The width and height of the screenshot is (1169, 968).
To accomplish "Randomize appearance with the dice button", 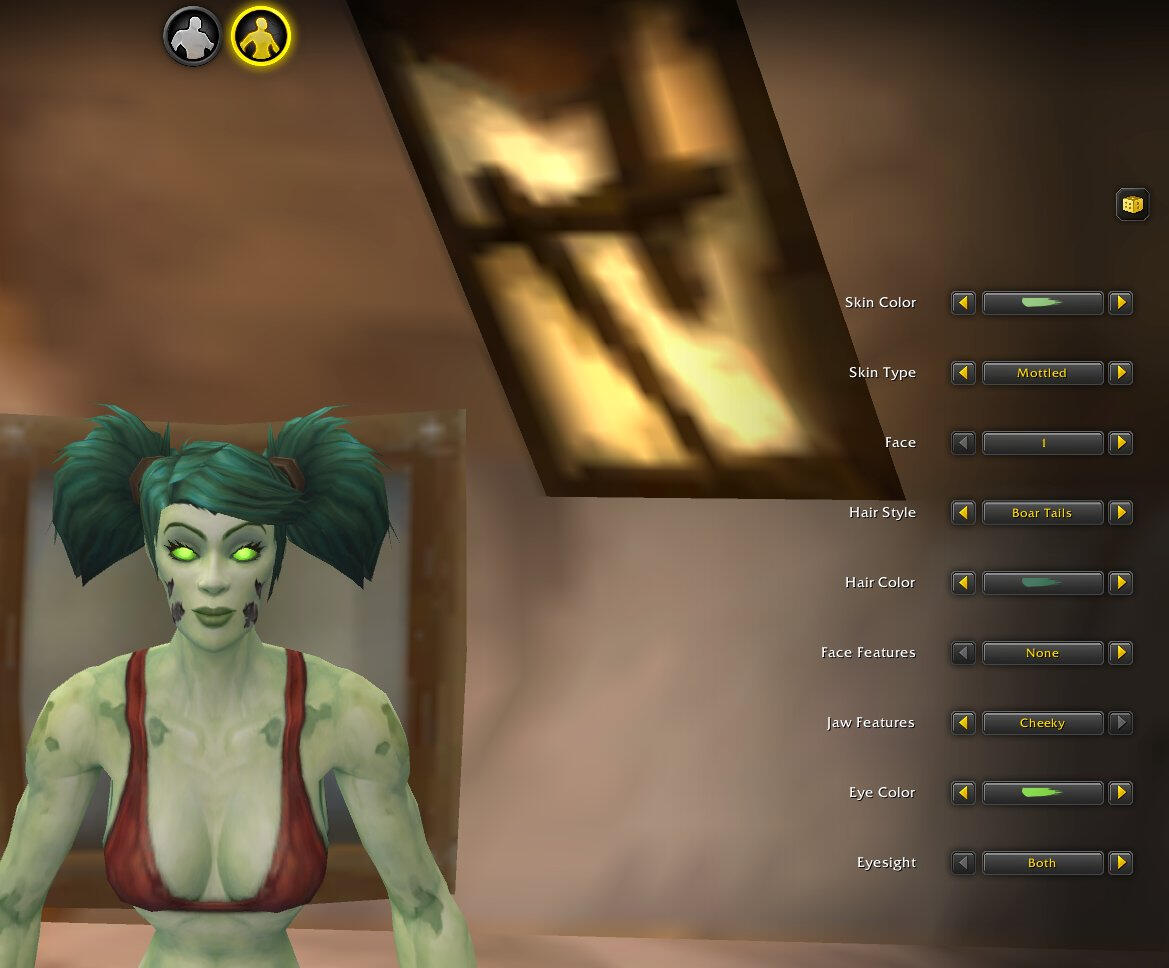I will tap(1132, 205).
